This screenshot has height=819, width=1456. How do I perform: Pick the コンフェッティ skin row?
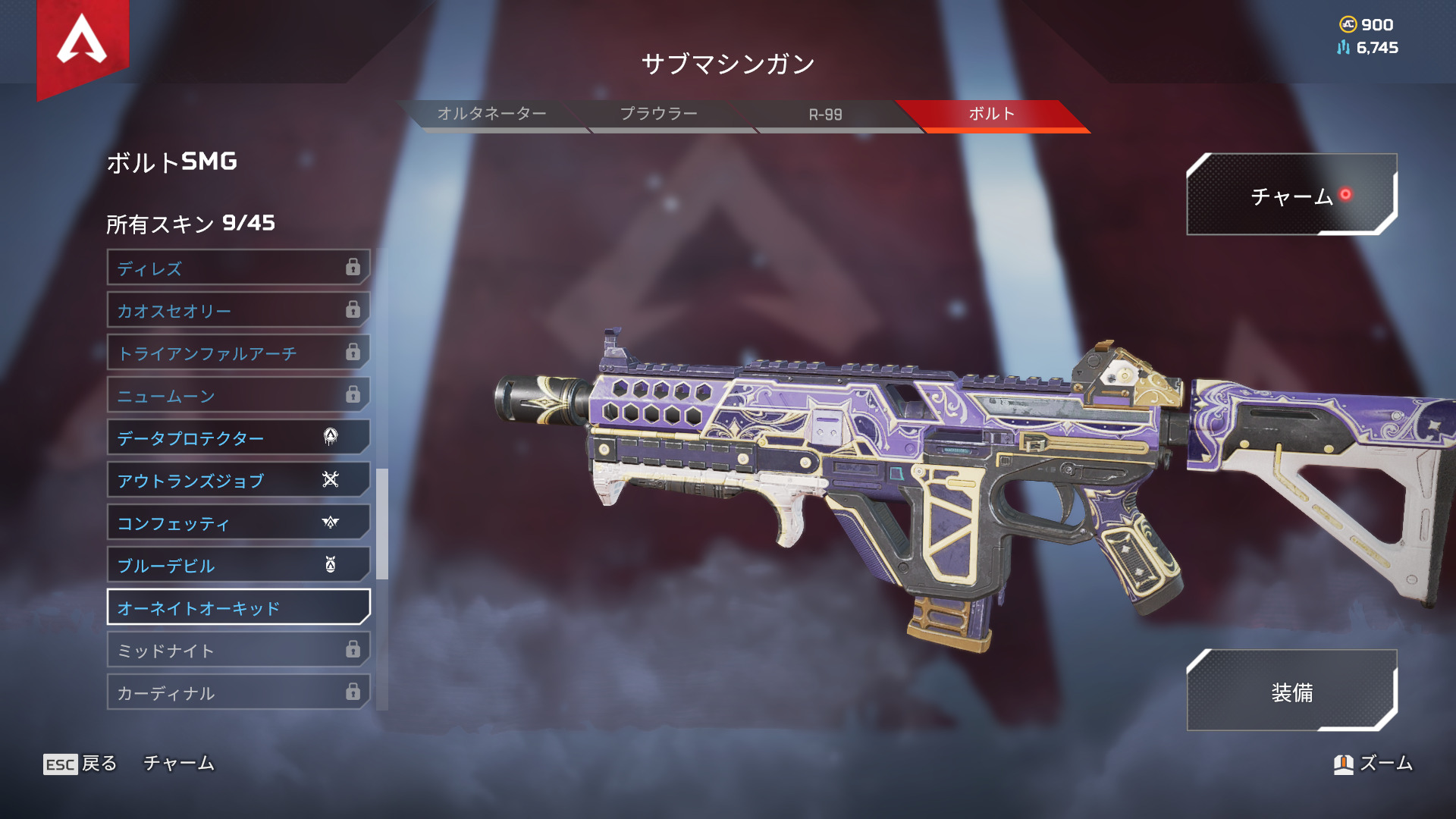pos(238,522)
